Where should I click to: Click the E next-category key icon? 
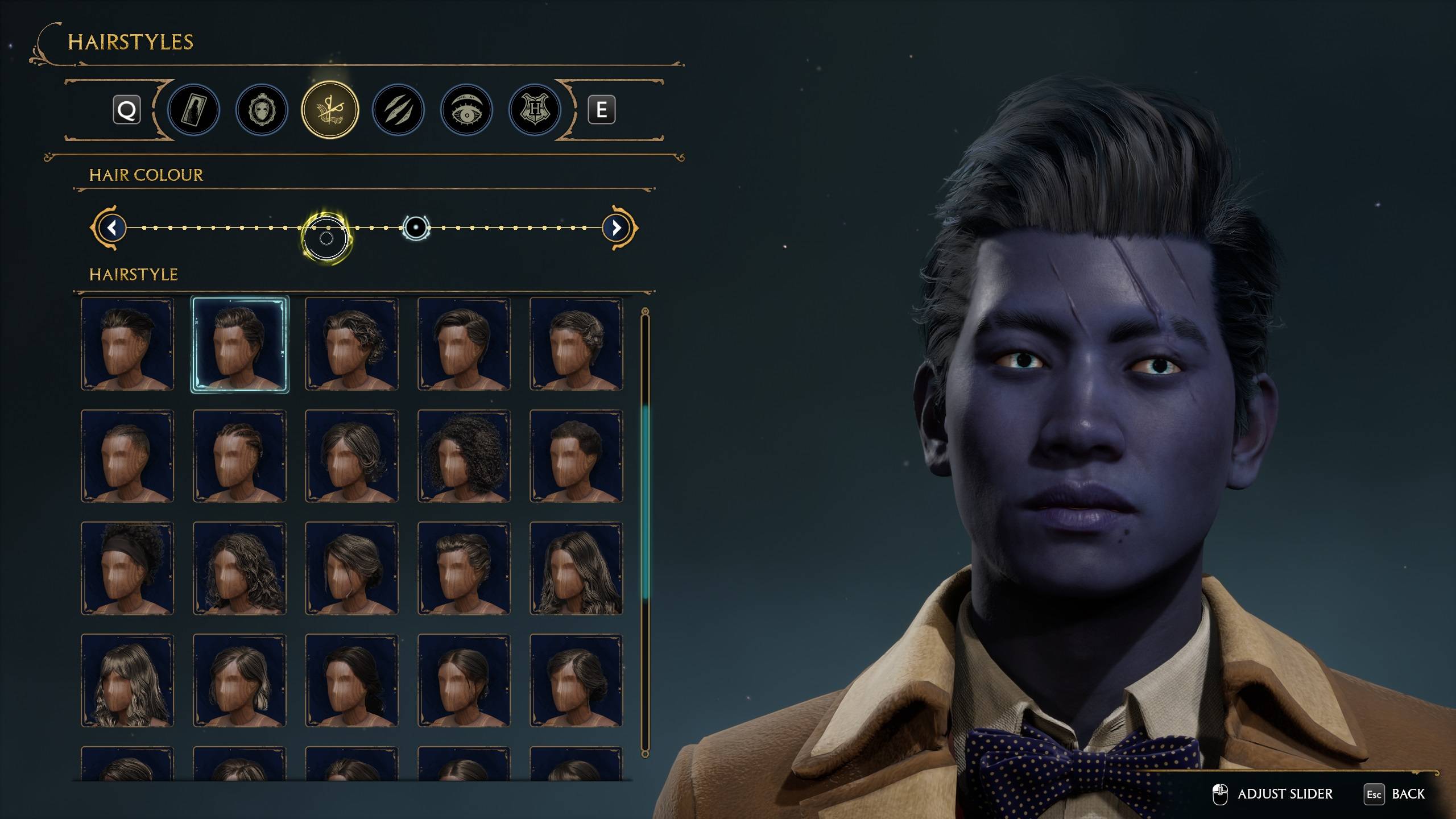click(603, 110)
